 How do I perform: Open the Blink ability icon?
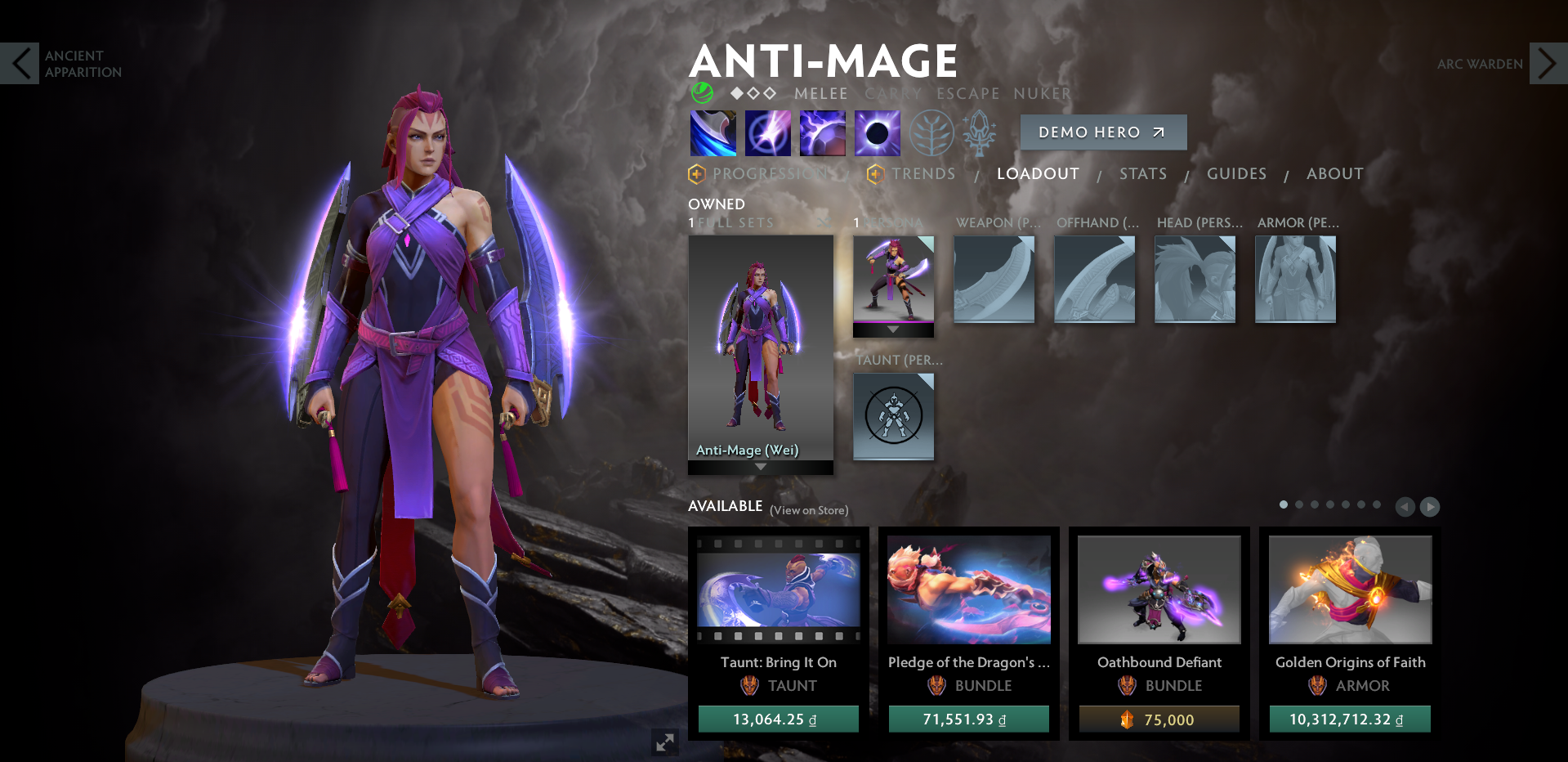[x=767, y=132]
